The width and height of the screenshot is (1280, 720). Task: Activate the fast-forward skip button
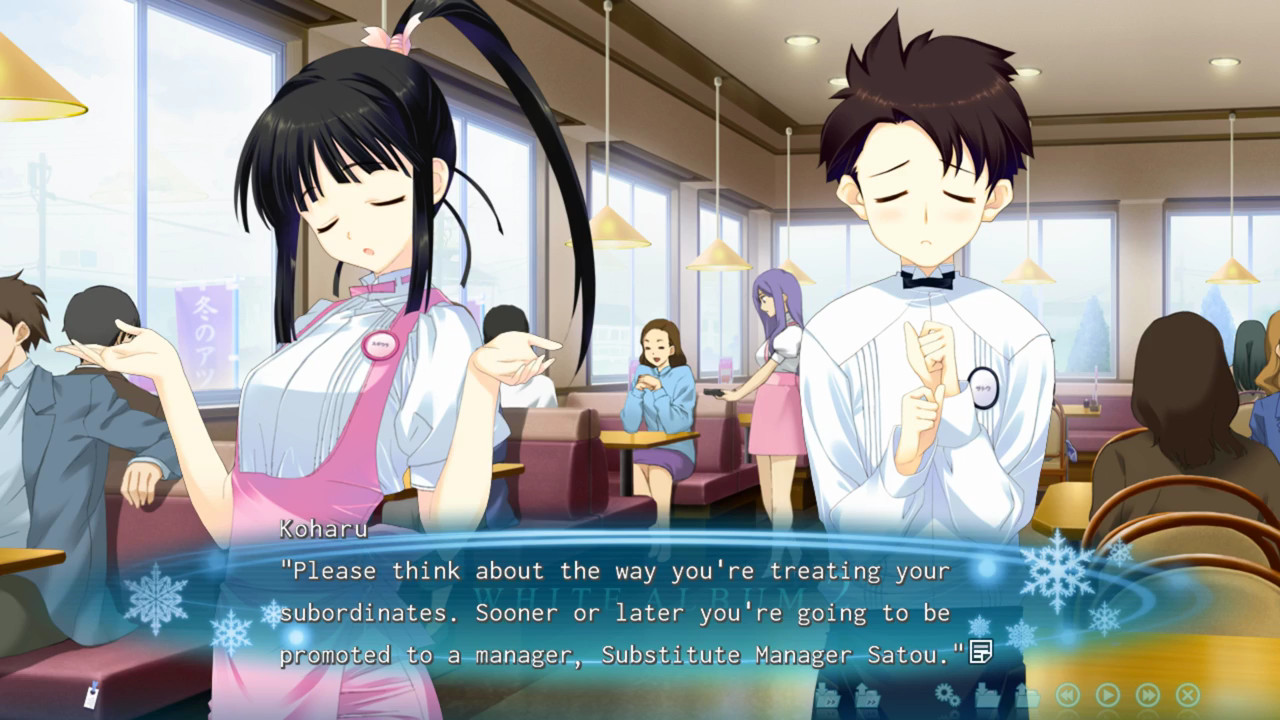pos(1148,695)
